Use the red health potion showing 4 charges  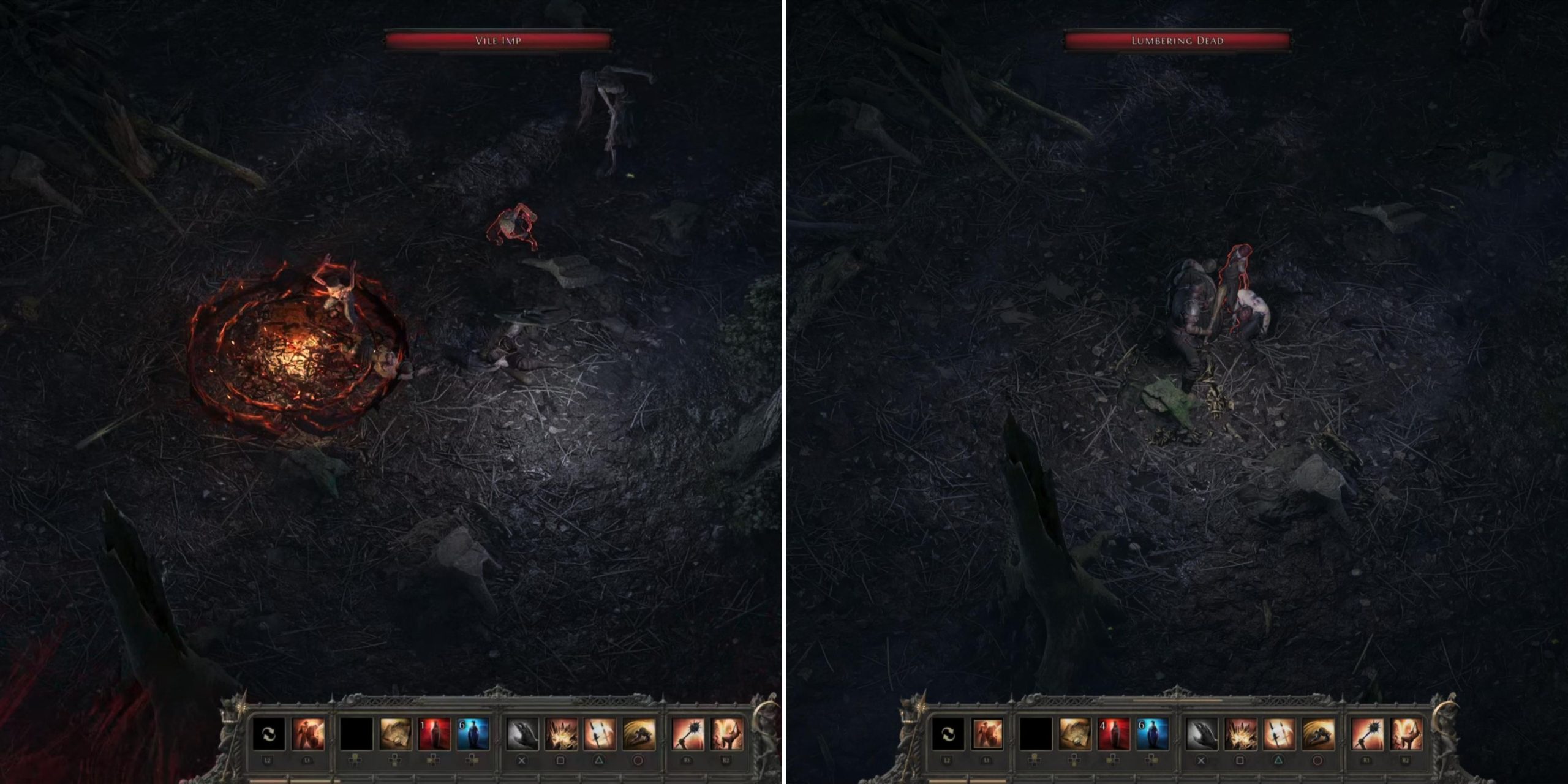1114,734
